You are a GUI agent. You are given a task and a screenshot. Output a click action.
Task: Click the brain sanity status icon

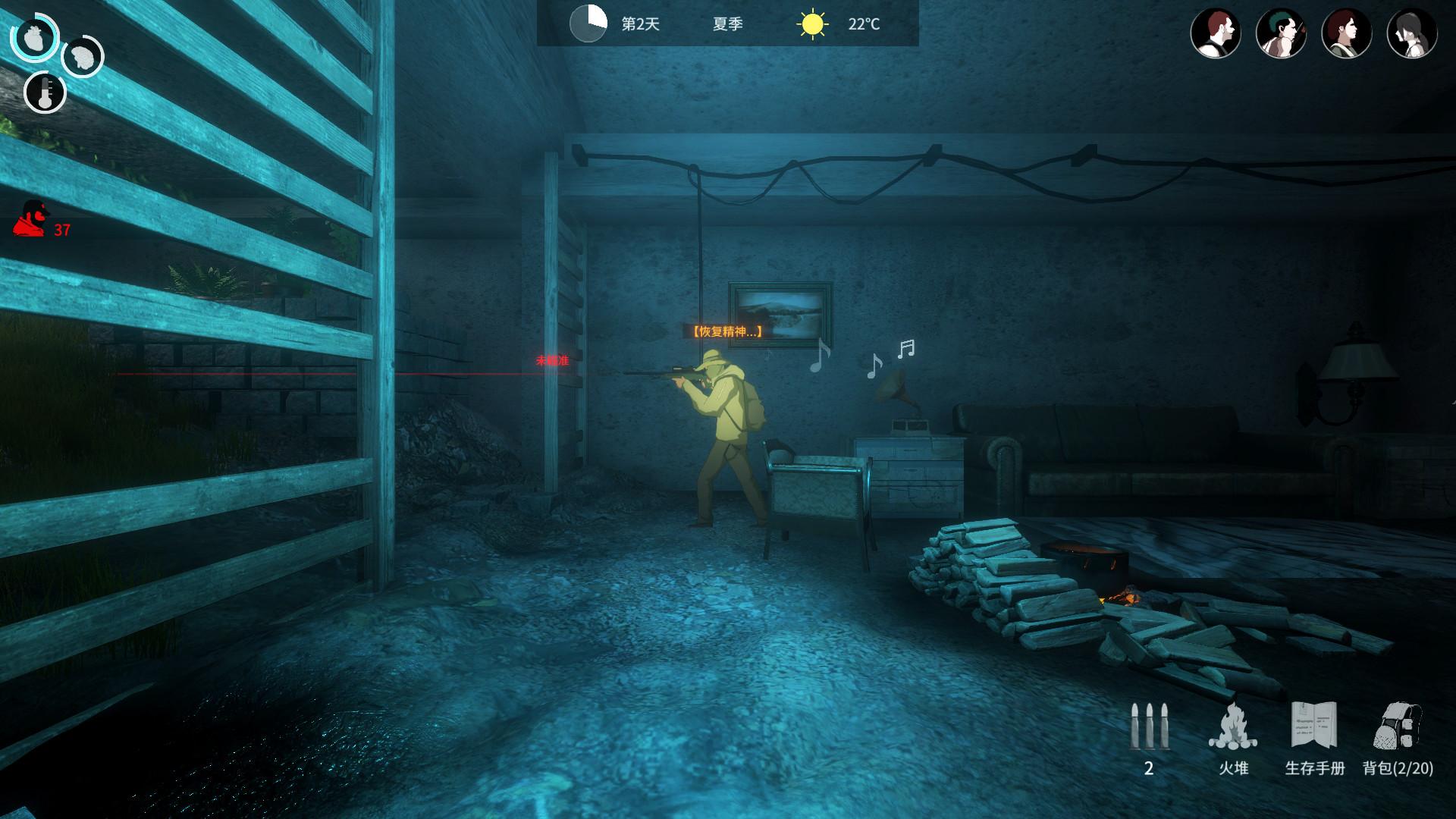pos(82,57)
